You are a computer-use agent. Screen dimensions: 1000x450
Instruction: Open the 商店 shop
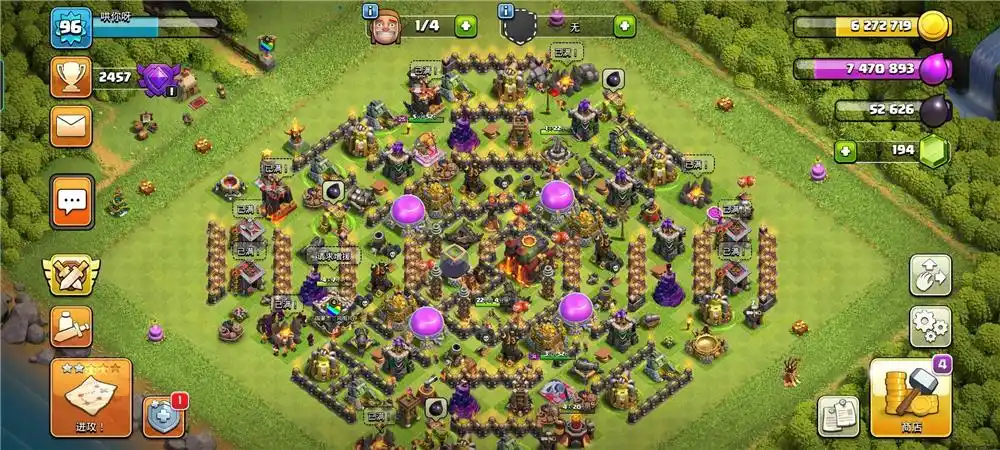pos(909,398)
